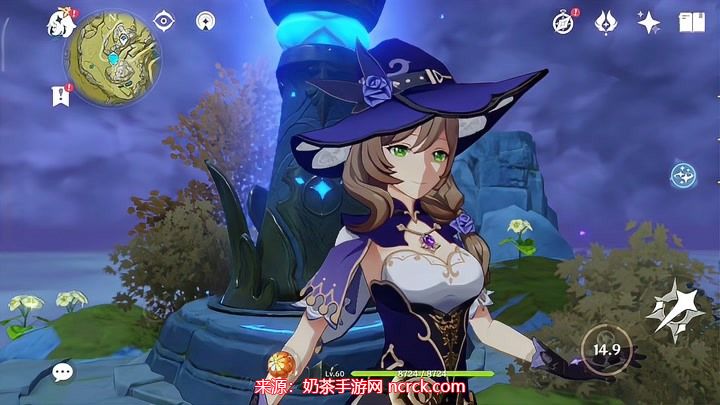Tap the round arrow icon beside the eye
This screenshot has width=720, height=405.
point(205,20)
